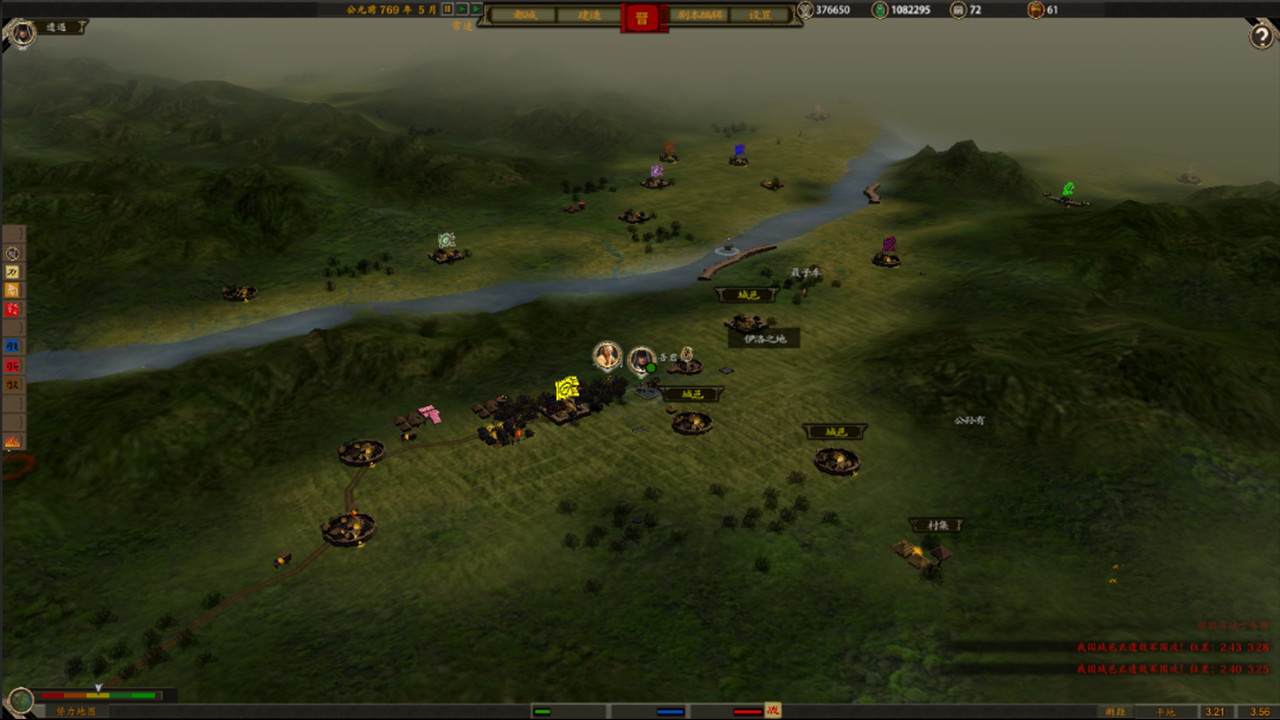
Task: Select the fire icon in sidebar
Action: [13, 441]
